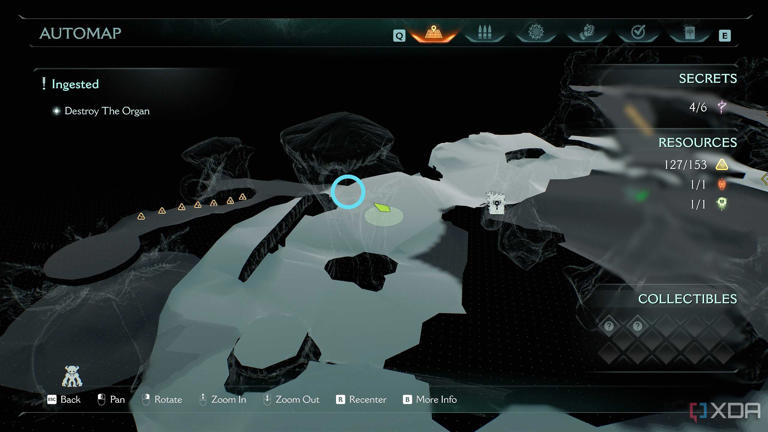The width and height of the screenshot is (768, 432).
Task: Recenter the automap view
Action: [361, 400]
